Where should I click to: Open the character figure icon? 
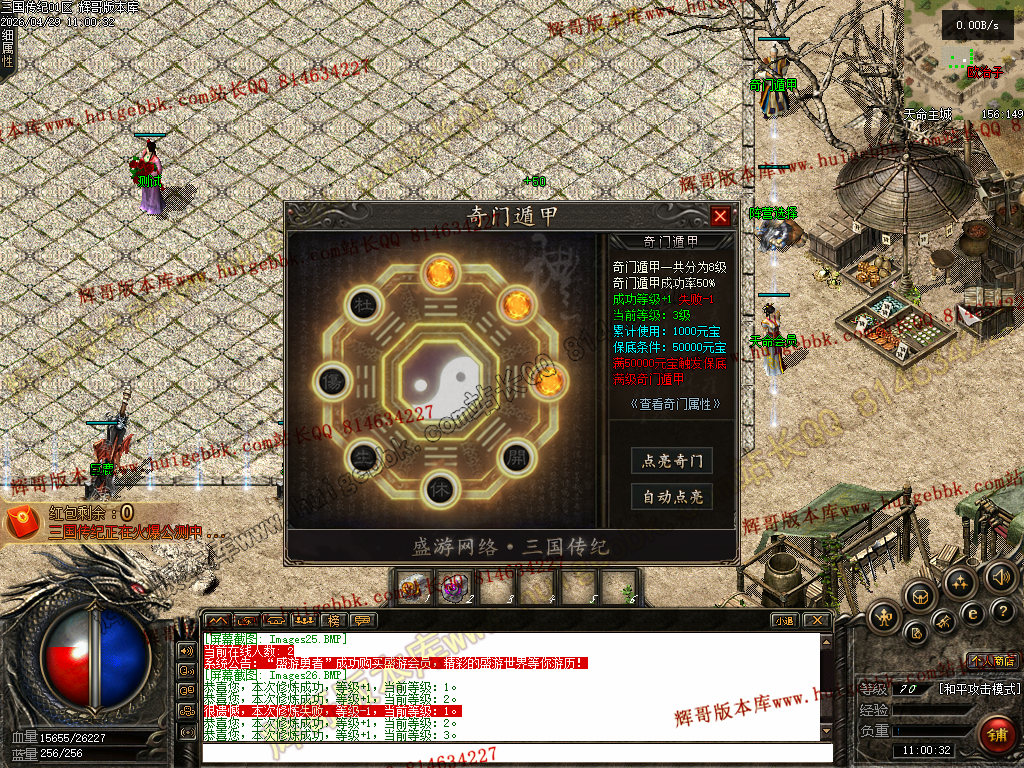(884, 617)
